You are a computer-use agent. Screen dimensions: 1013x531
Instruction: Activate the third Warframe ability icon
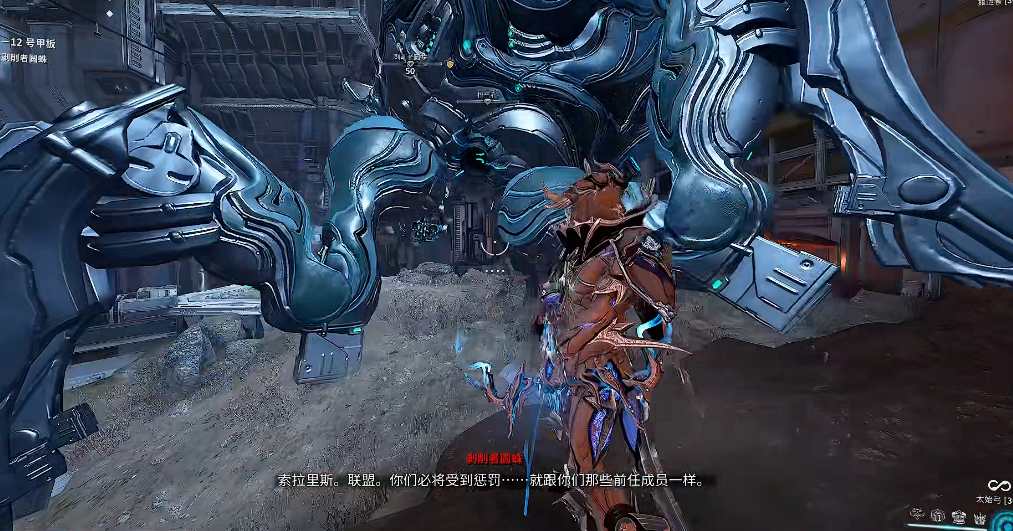(x=959, y=517)
